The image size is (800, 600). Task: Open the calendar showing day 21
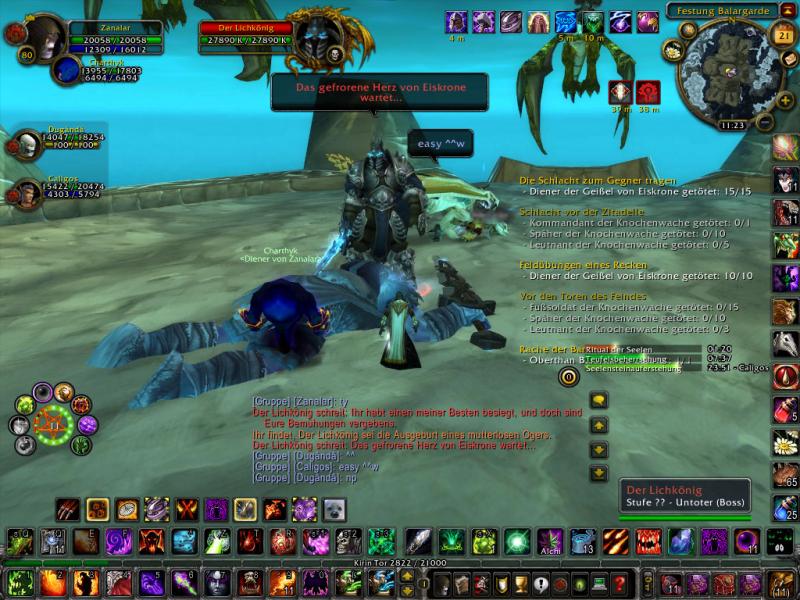coord(783,33)
